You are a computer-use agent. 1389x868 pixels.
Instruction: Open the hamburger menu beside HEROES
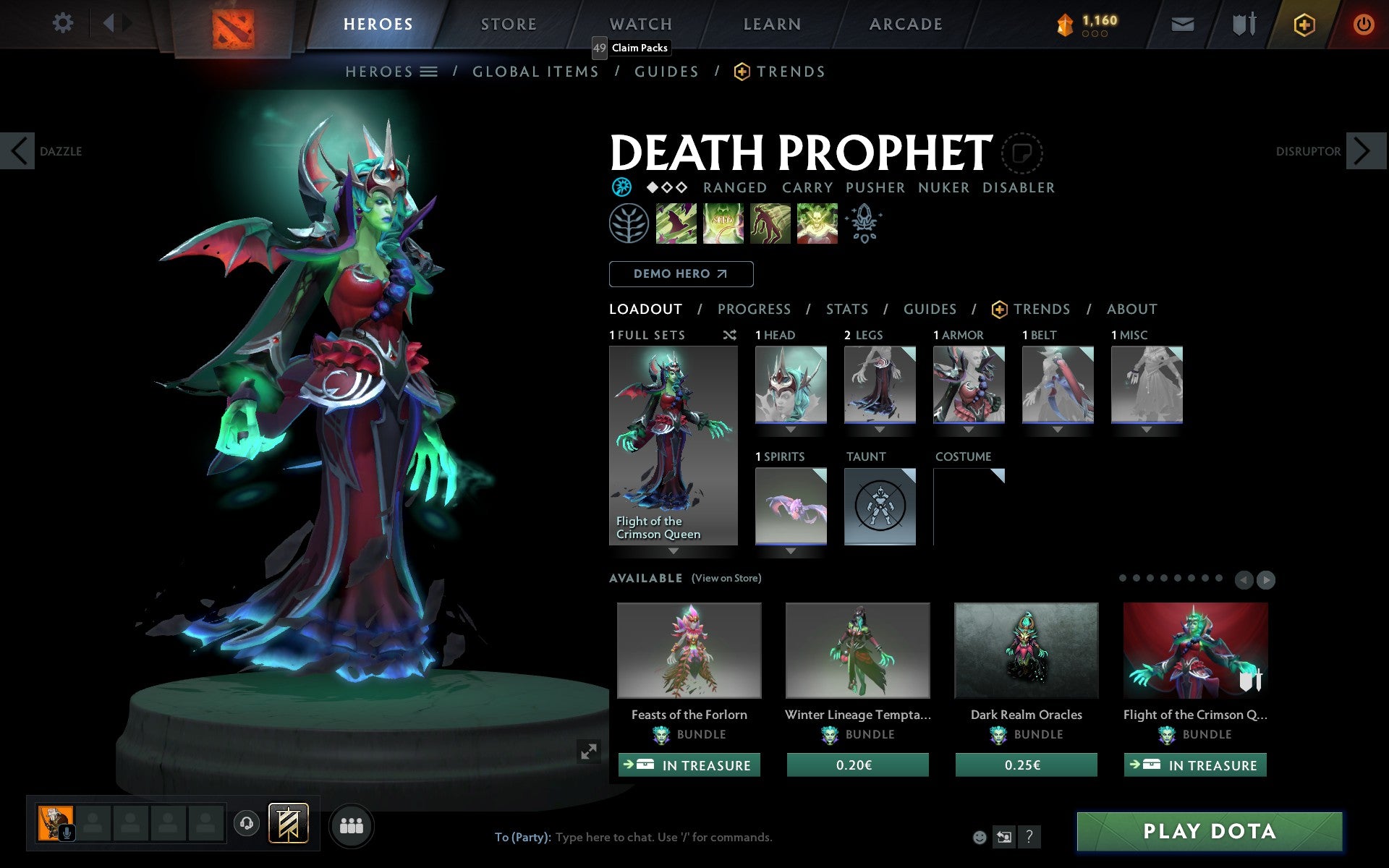pyautogui.click(x=429, y=72)
